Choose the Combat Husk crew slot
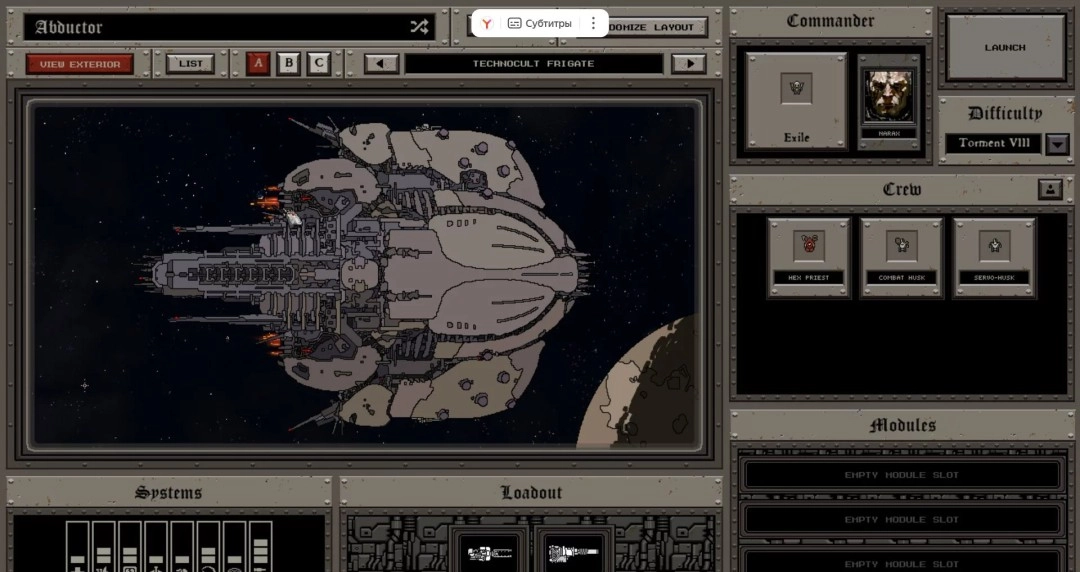 pos(901,257)
